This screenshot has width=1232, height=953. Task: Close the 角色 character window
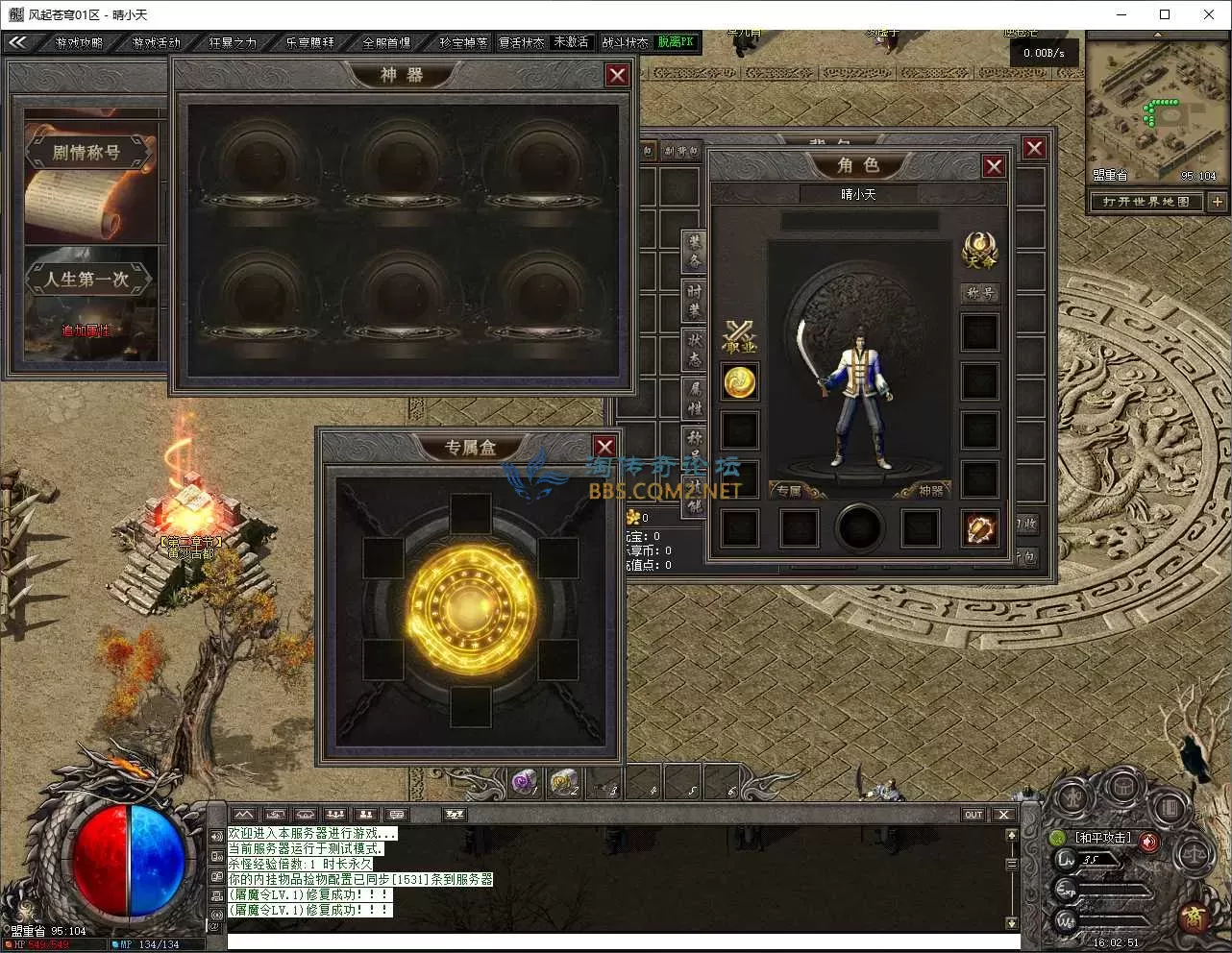[x=994, y=166]
